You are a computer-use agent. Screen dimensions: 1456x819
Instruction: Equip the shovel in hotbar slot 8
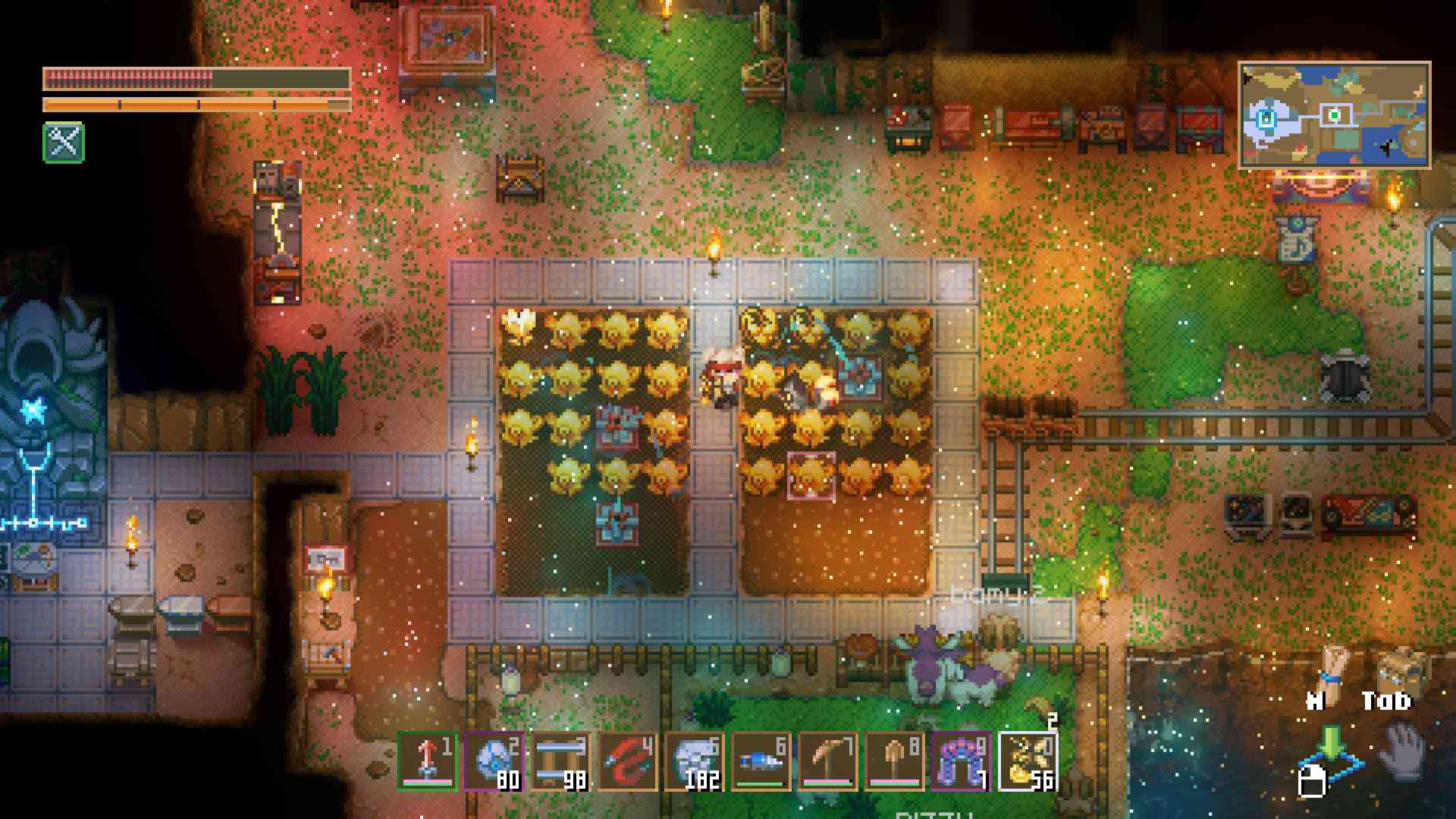894,761
